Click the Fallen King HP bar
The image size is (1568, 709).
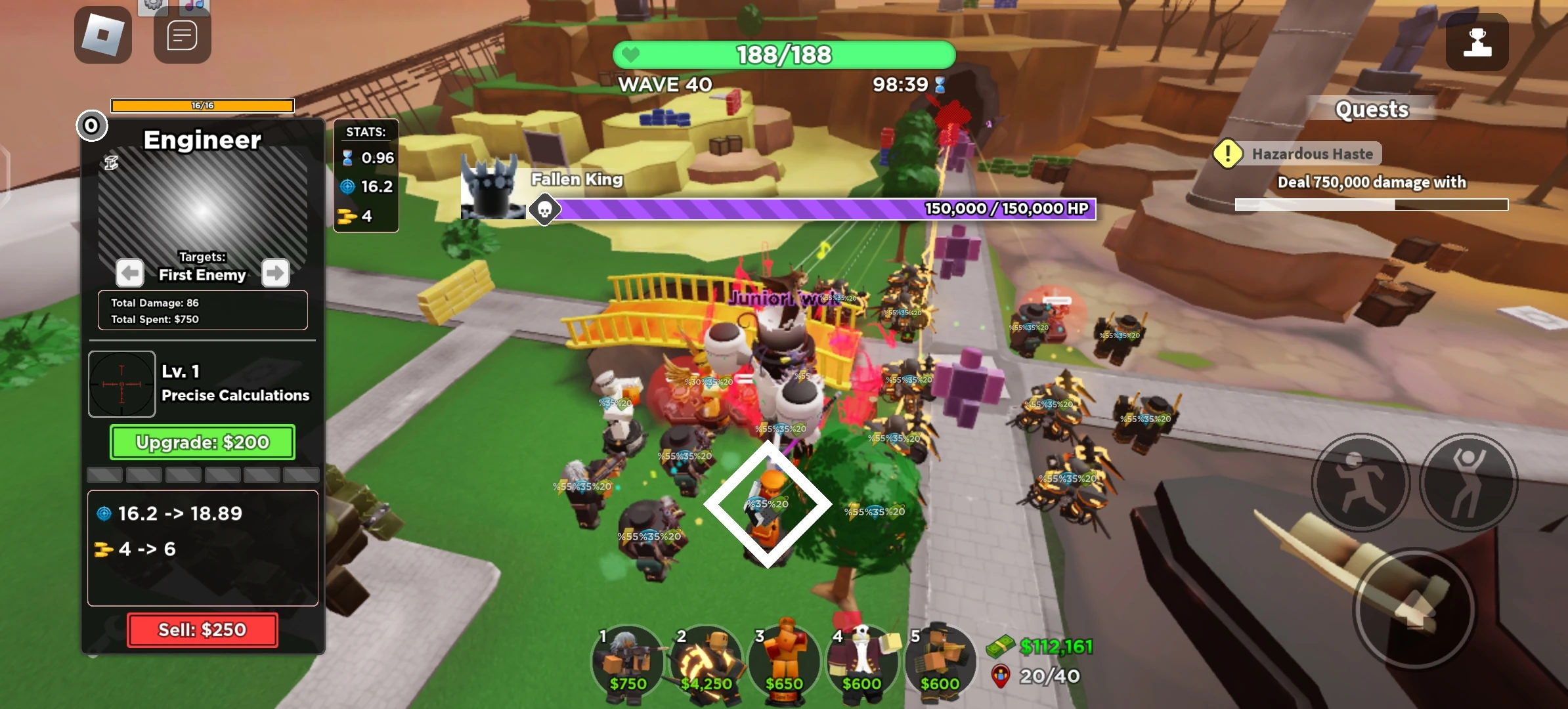[827, 209]
